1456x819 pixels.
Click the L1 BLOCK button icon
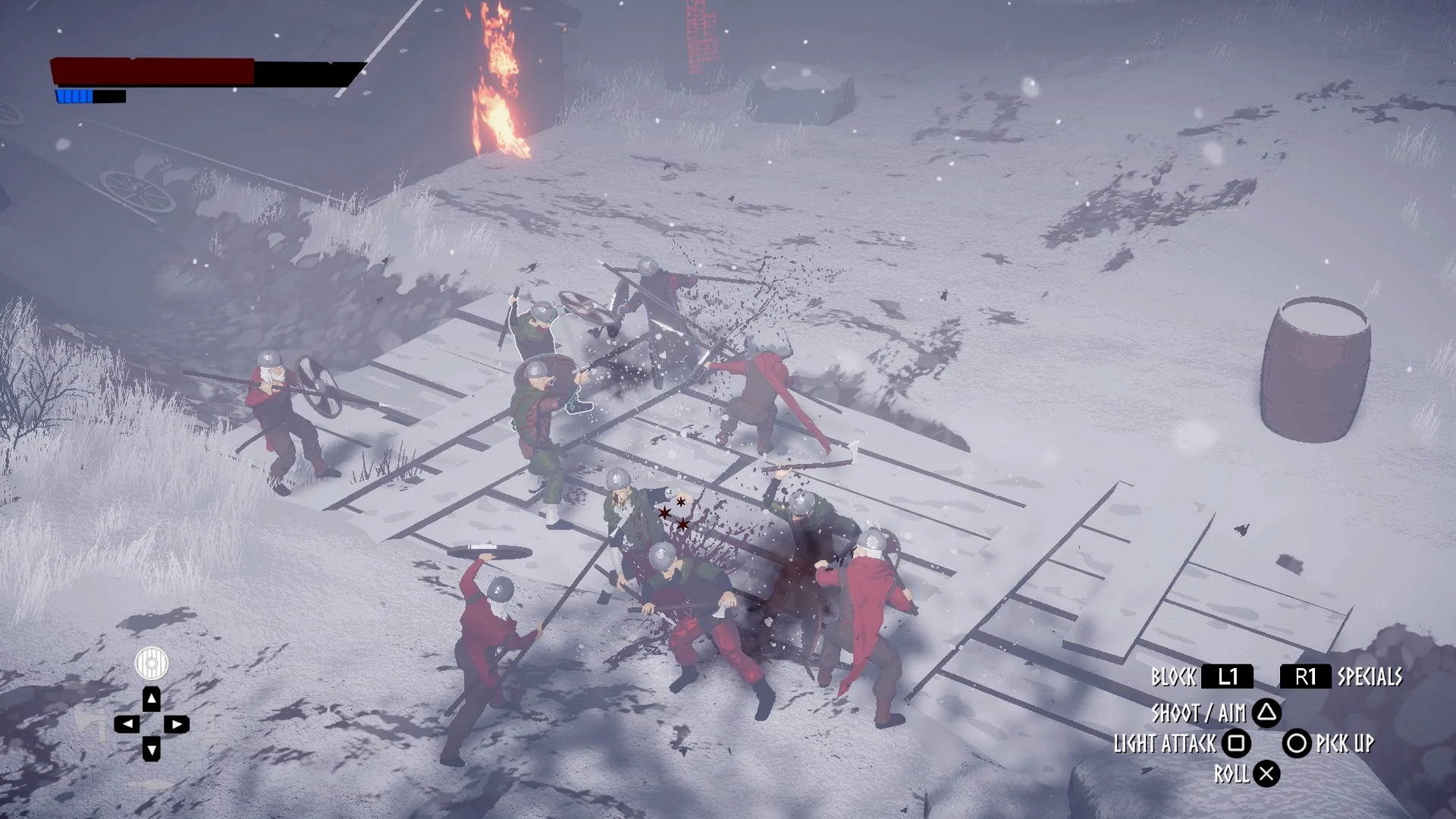1227,677
